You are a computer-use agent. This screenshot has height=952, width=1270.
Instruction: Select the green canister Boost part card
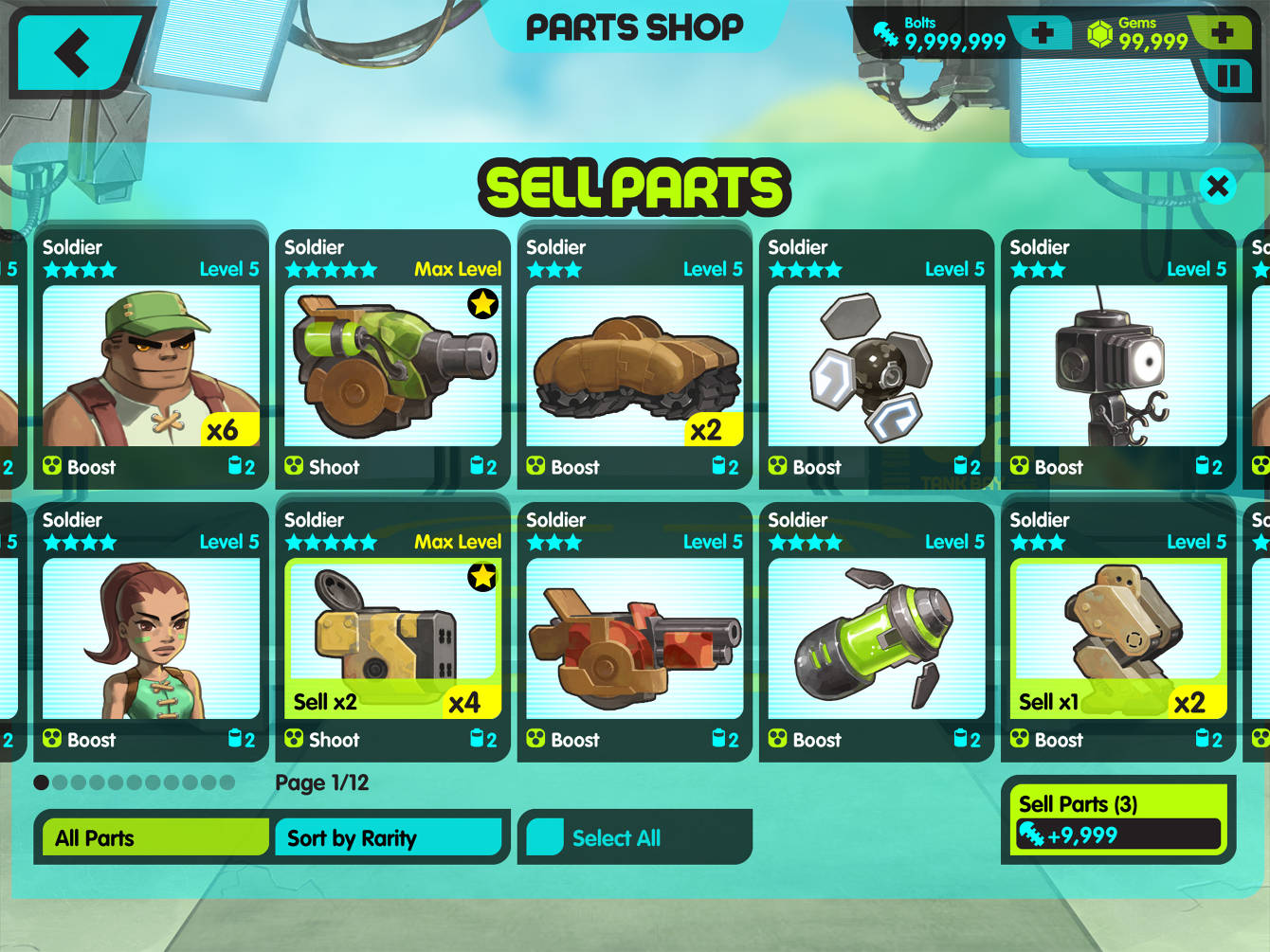[877, 633]
